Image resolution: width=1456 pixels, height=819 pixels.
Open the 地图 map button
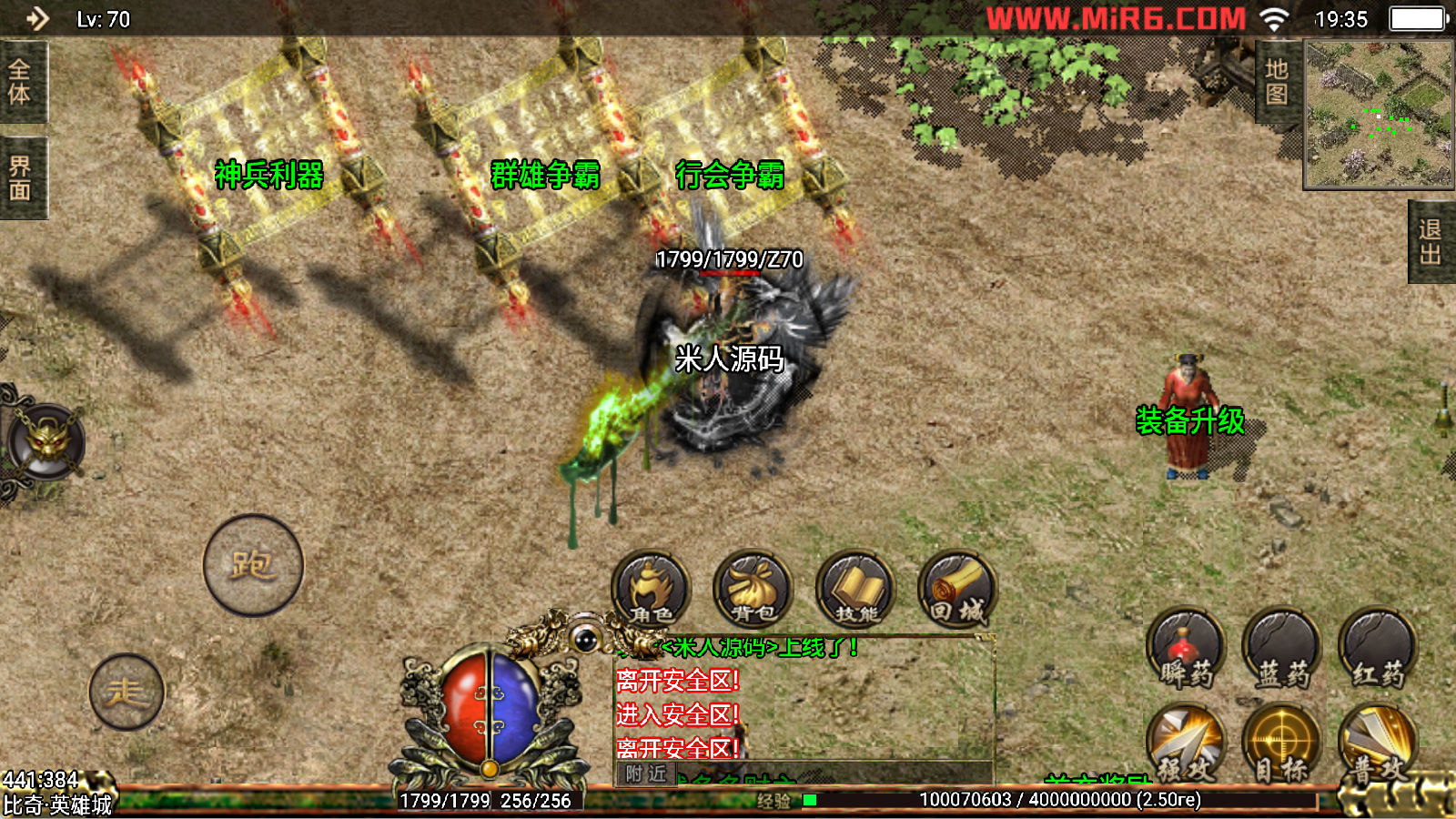pos(1277,82)
